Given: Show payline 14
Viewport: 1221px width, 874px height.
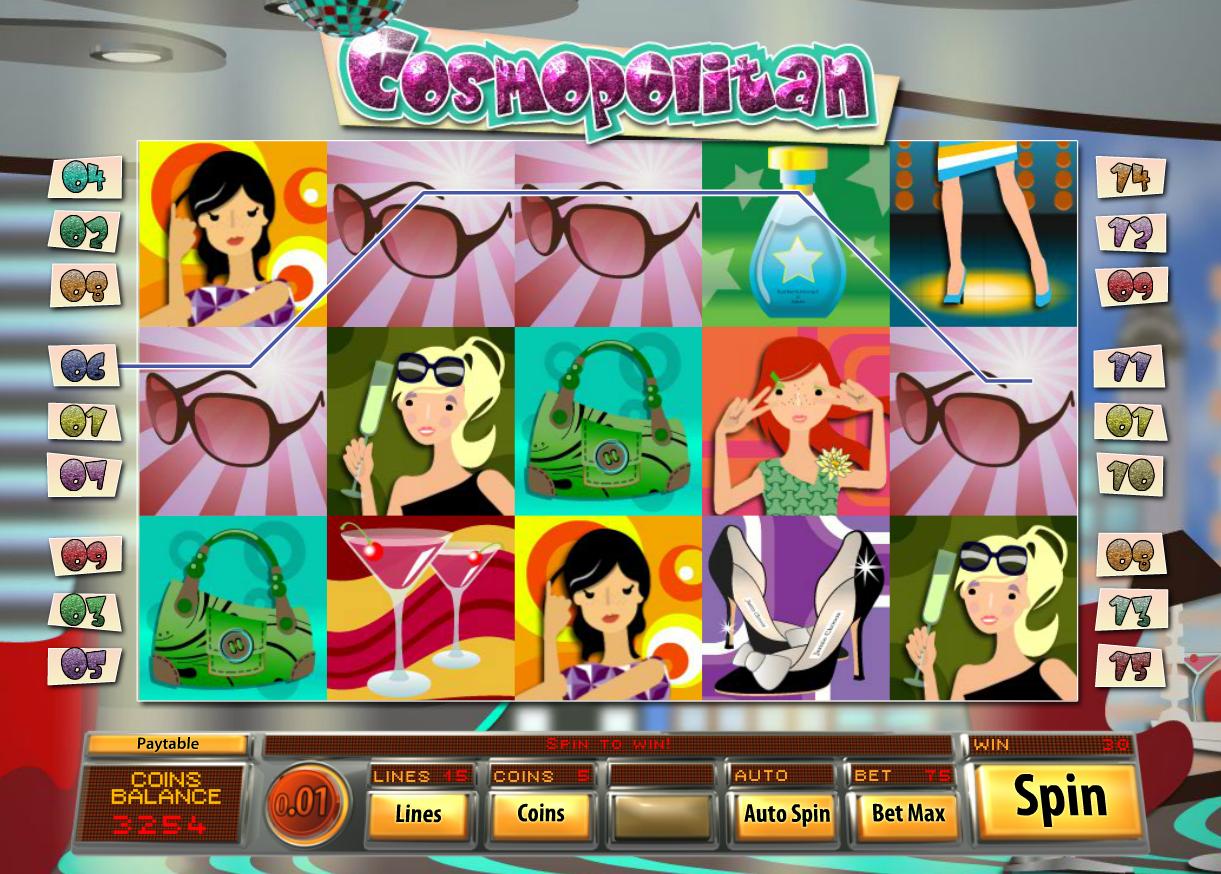Looking at the screenshot, I should coord(1132,178).
